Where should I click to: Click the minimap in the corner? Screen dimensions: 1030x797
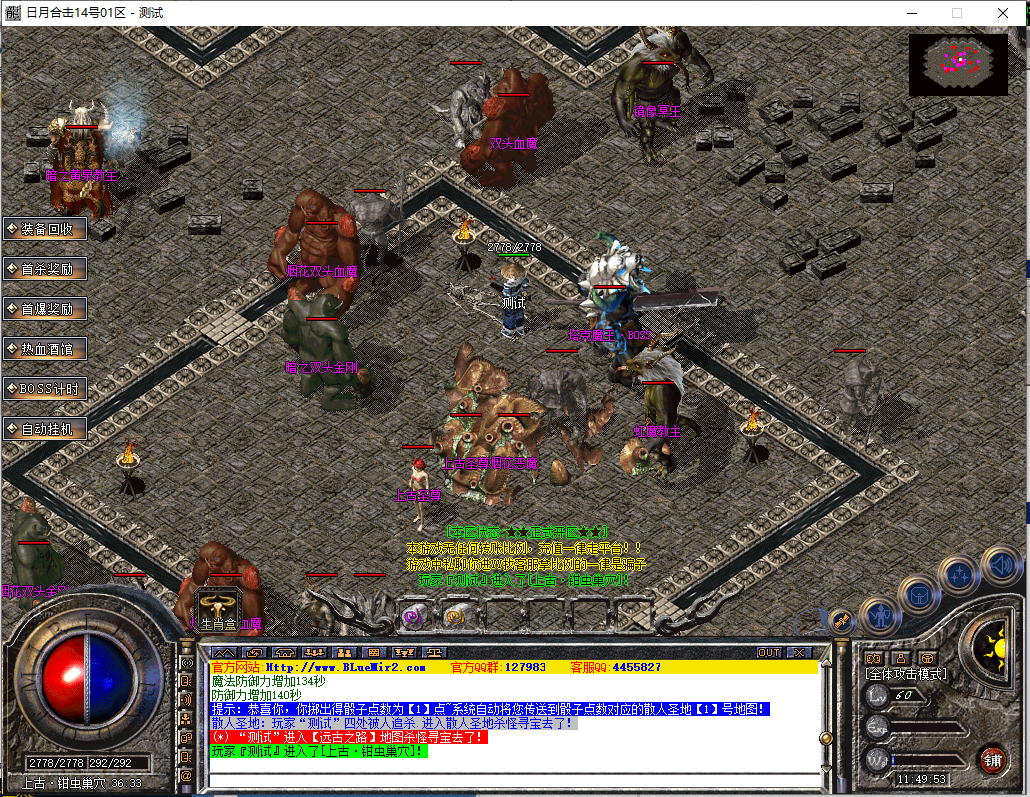(958, 64)
